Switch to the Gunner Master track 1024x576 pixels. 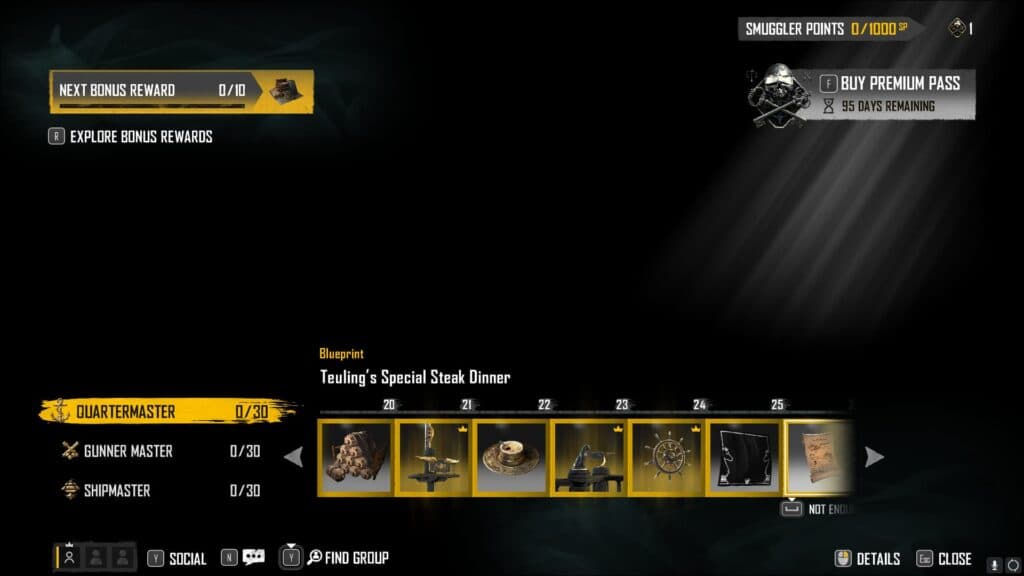(160, 451)
